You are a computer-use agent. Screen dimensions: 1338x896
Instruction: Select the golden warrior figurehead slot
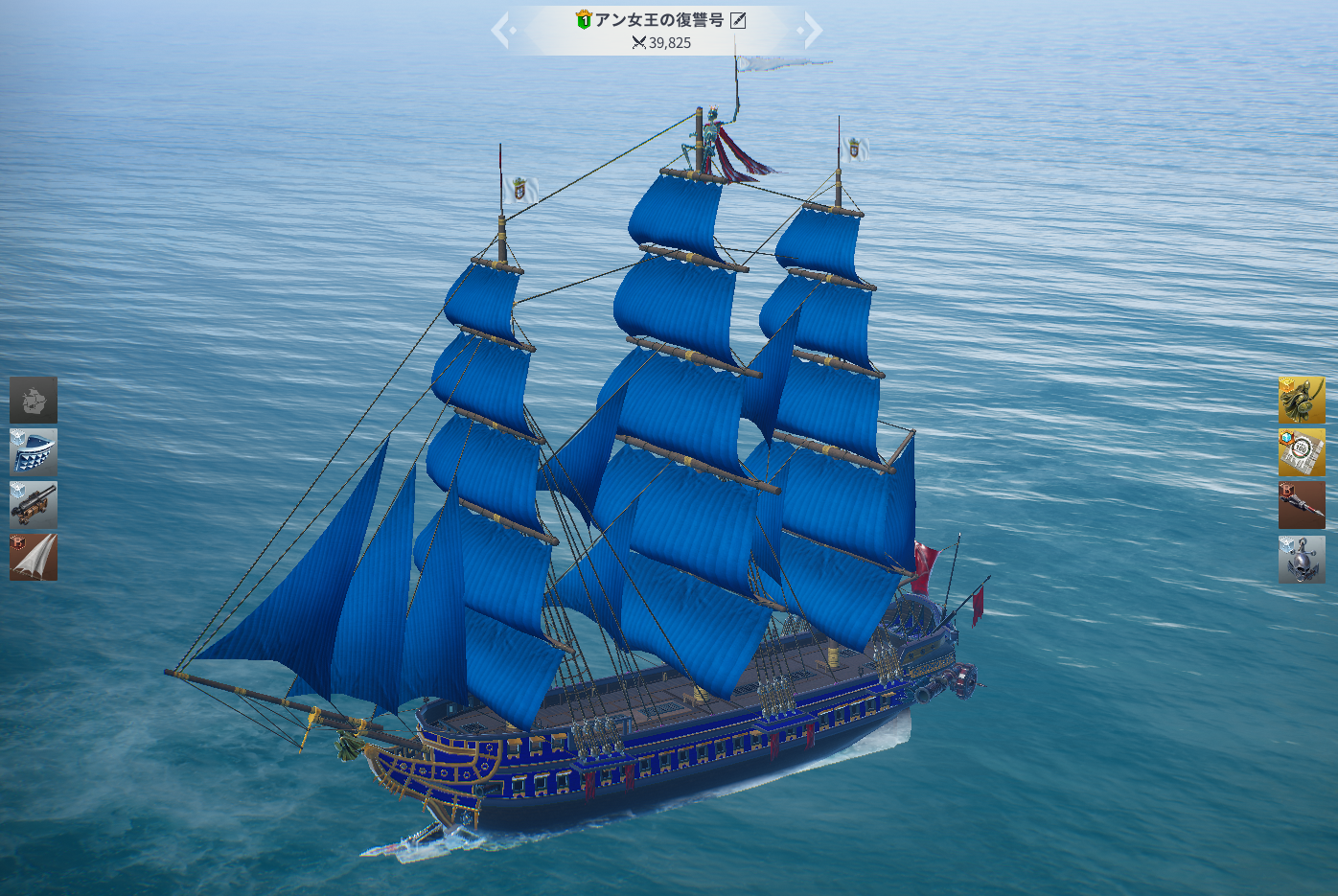coord(1302,400)
